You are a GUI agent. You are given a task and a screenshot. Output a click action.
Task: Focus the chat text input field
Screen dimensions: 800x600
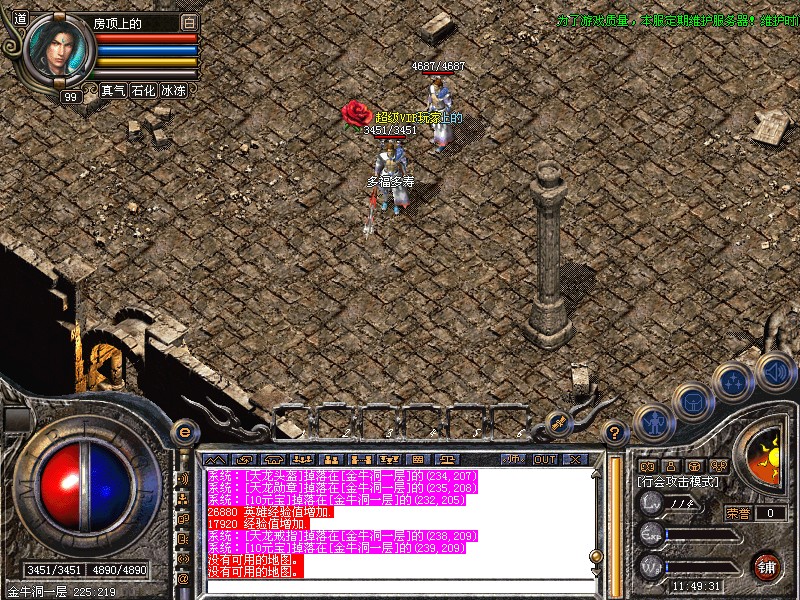(x=400, y=586)
